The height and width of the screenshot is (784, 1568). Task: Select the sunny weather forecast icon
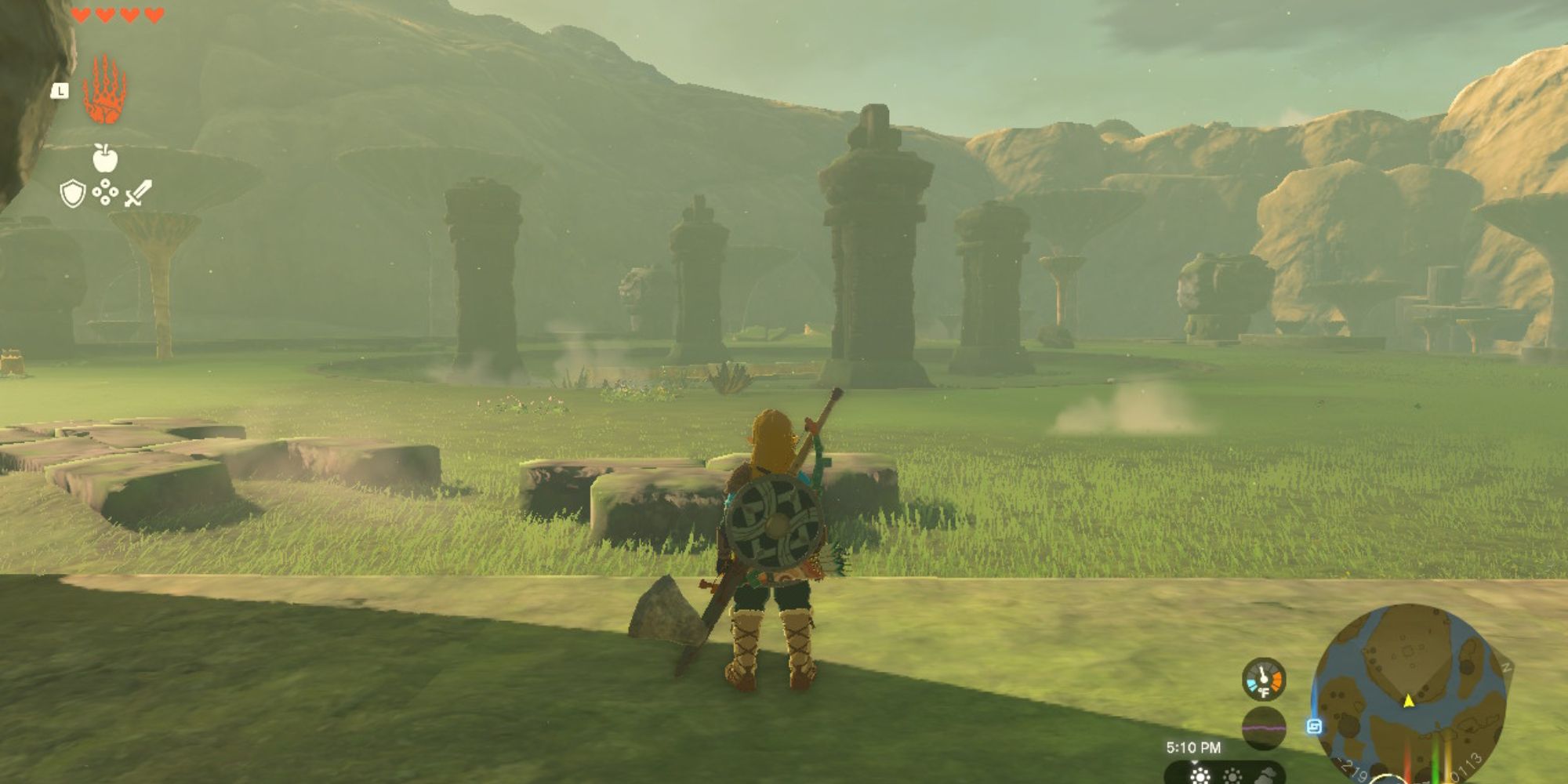pyautogui.click(x=1201, y=778)
